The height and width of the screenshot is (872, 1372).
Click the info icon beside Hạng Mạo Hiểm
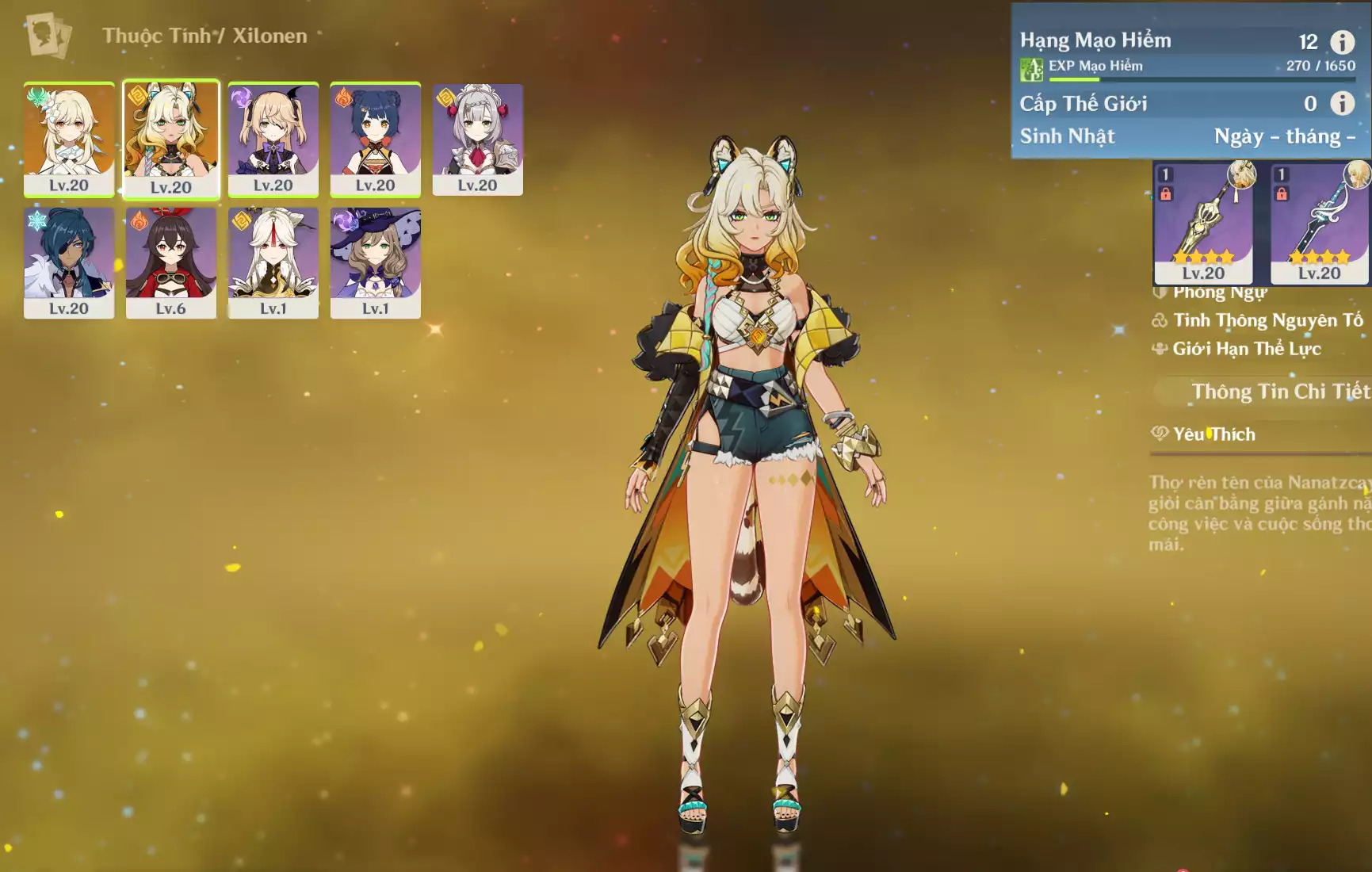[1342, 41]
